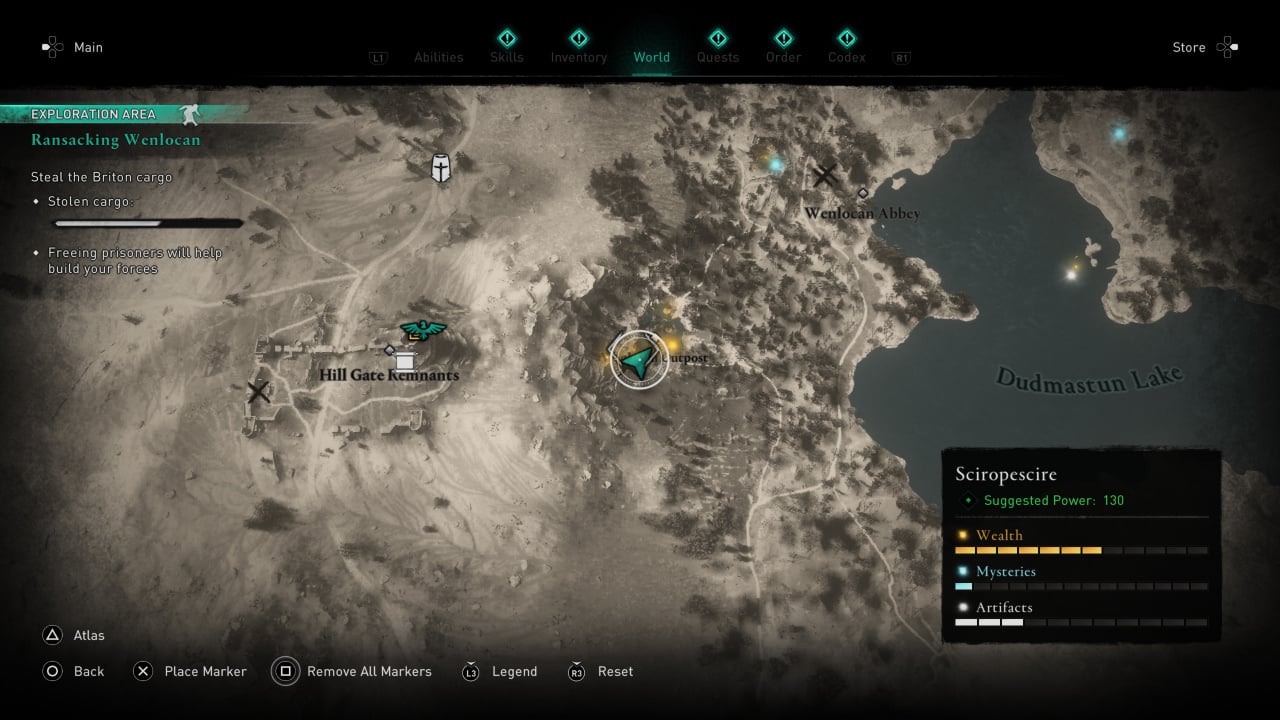Click the teal raven synchronization point icon
The height and width of the screenshot is (720, 1280).
coord(423,328)
